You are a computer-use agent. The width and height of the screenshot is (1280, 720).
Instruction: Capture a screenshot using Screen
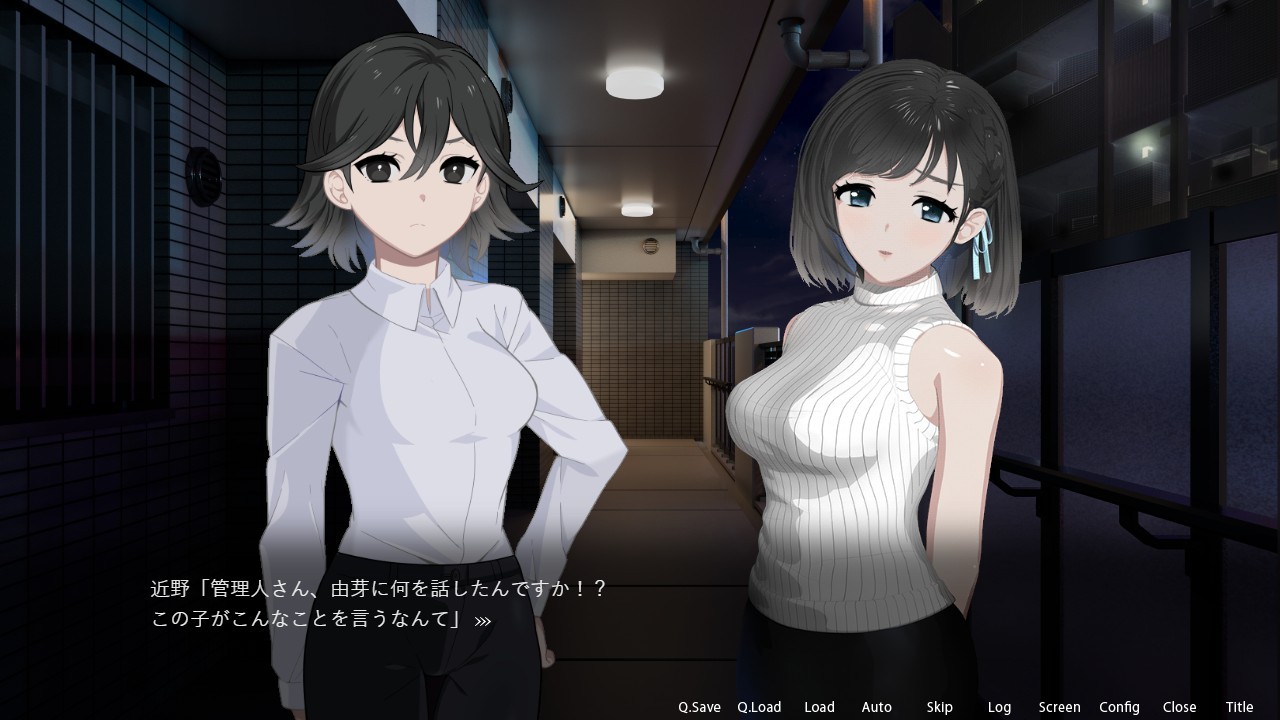(x=1059, y=707)
